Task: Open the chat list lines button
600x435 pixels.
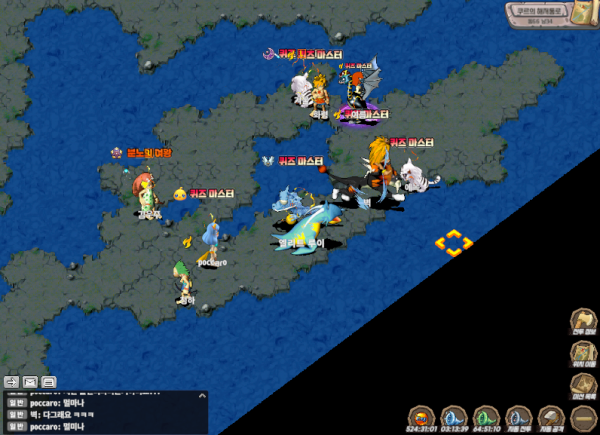Action: click(x=48, y=382)
